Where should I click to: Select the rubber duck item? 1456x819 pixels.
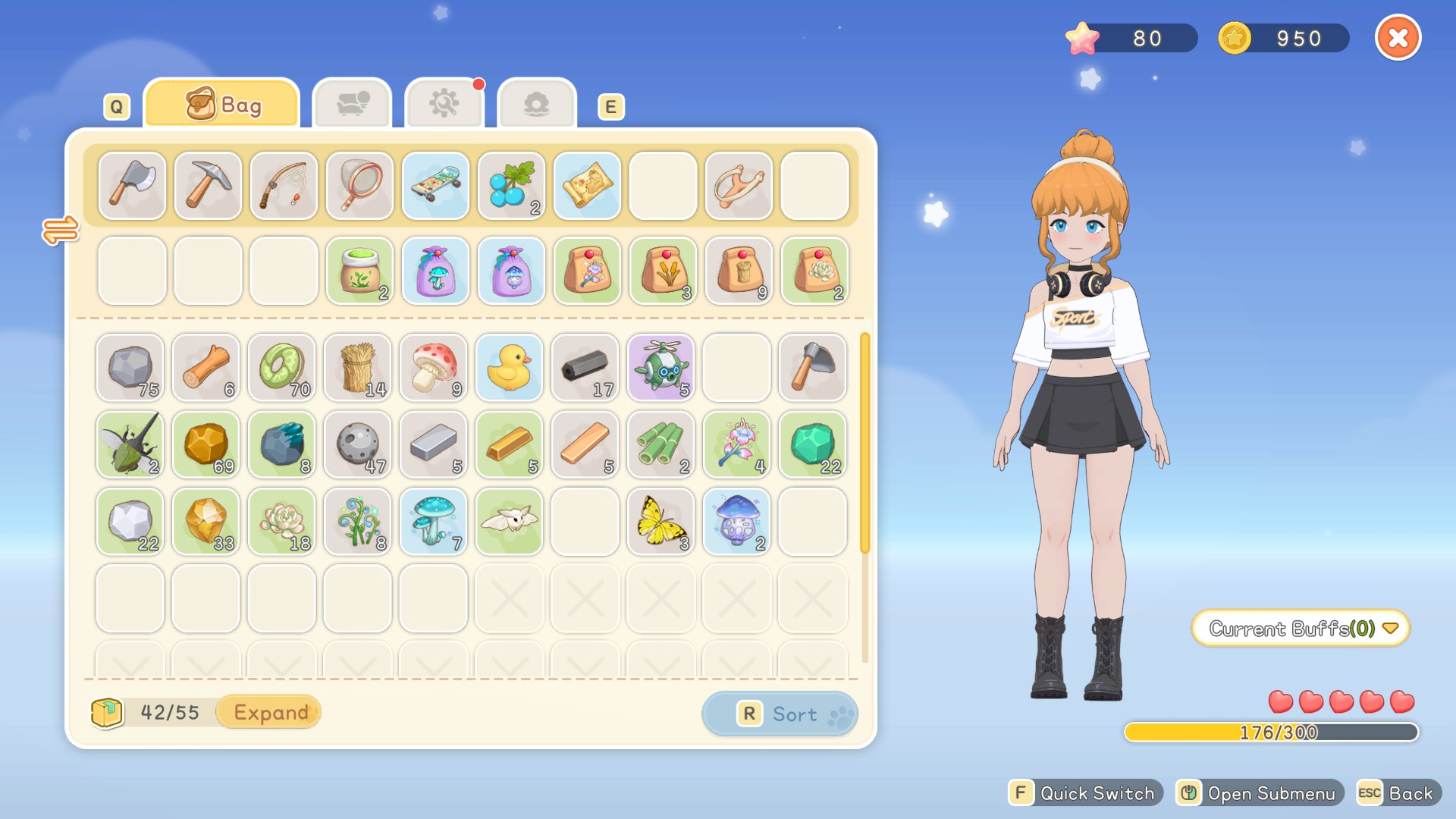pos(510,368)
